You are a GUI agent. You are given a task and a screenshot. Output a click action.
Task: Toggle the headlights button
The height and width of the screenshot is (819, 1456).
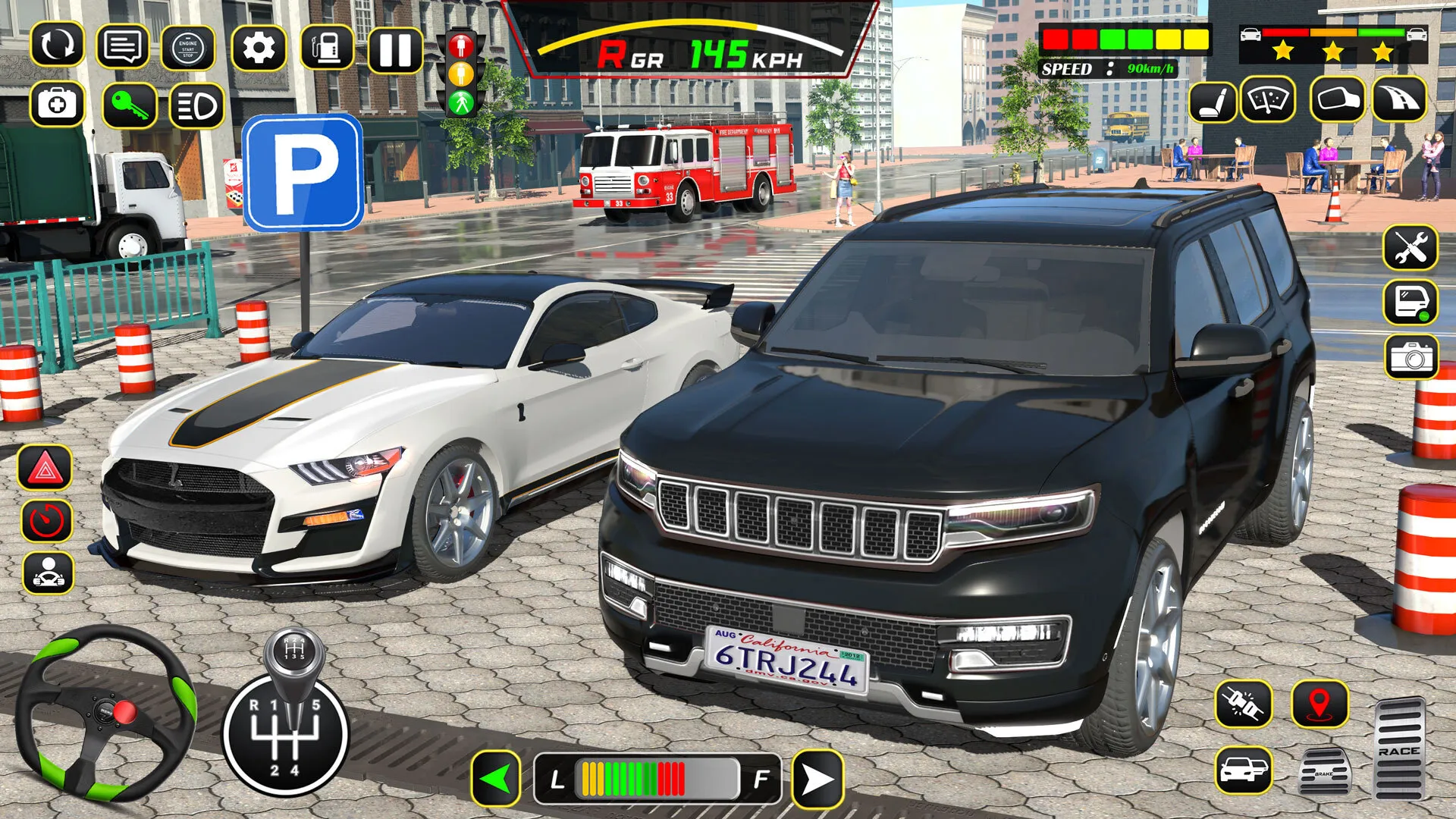196,106
